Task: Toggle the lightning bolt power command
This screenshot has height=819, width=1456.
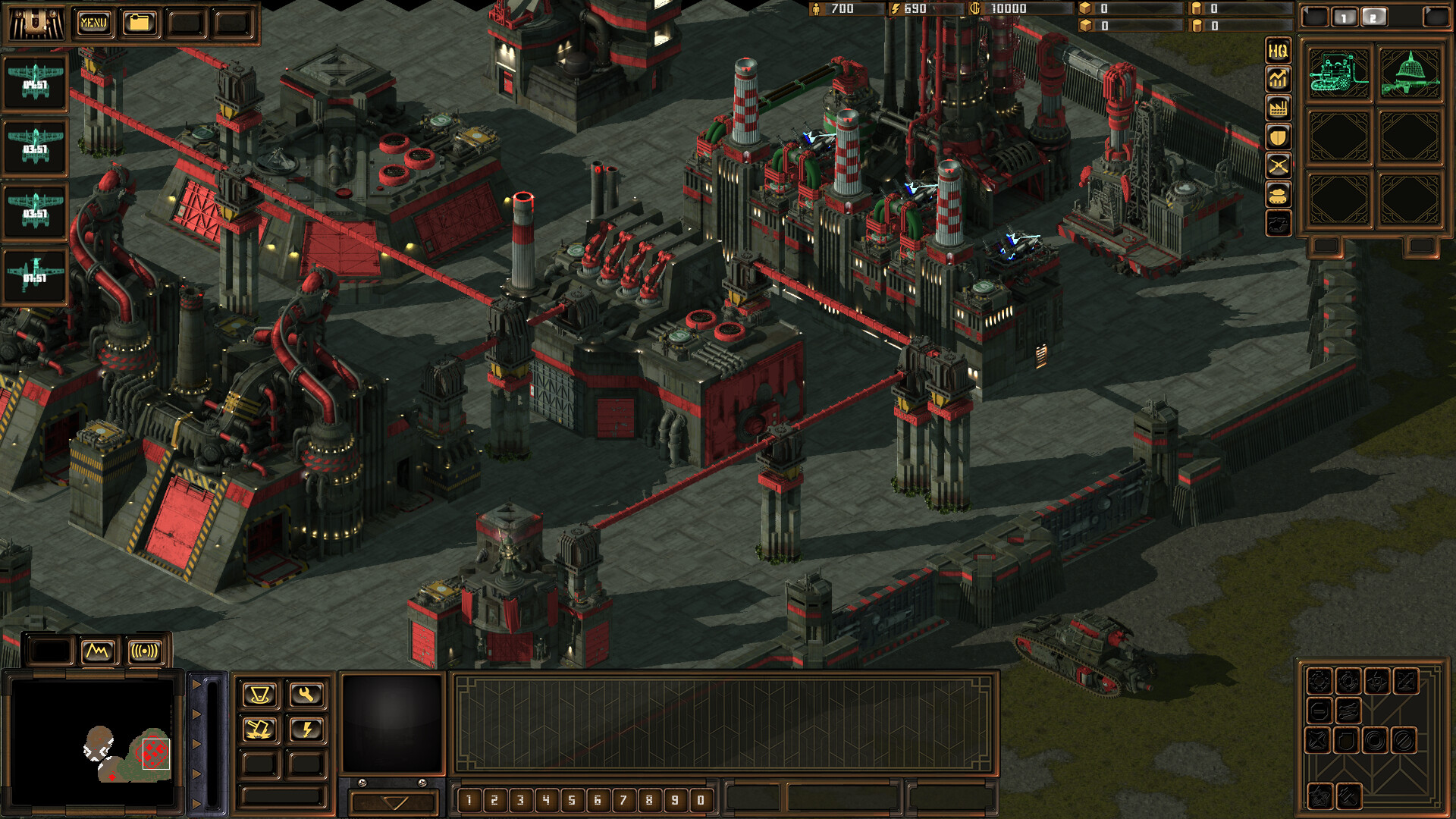Action: coord(306,730)
